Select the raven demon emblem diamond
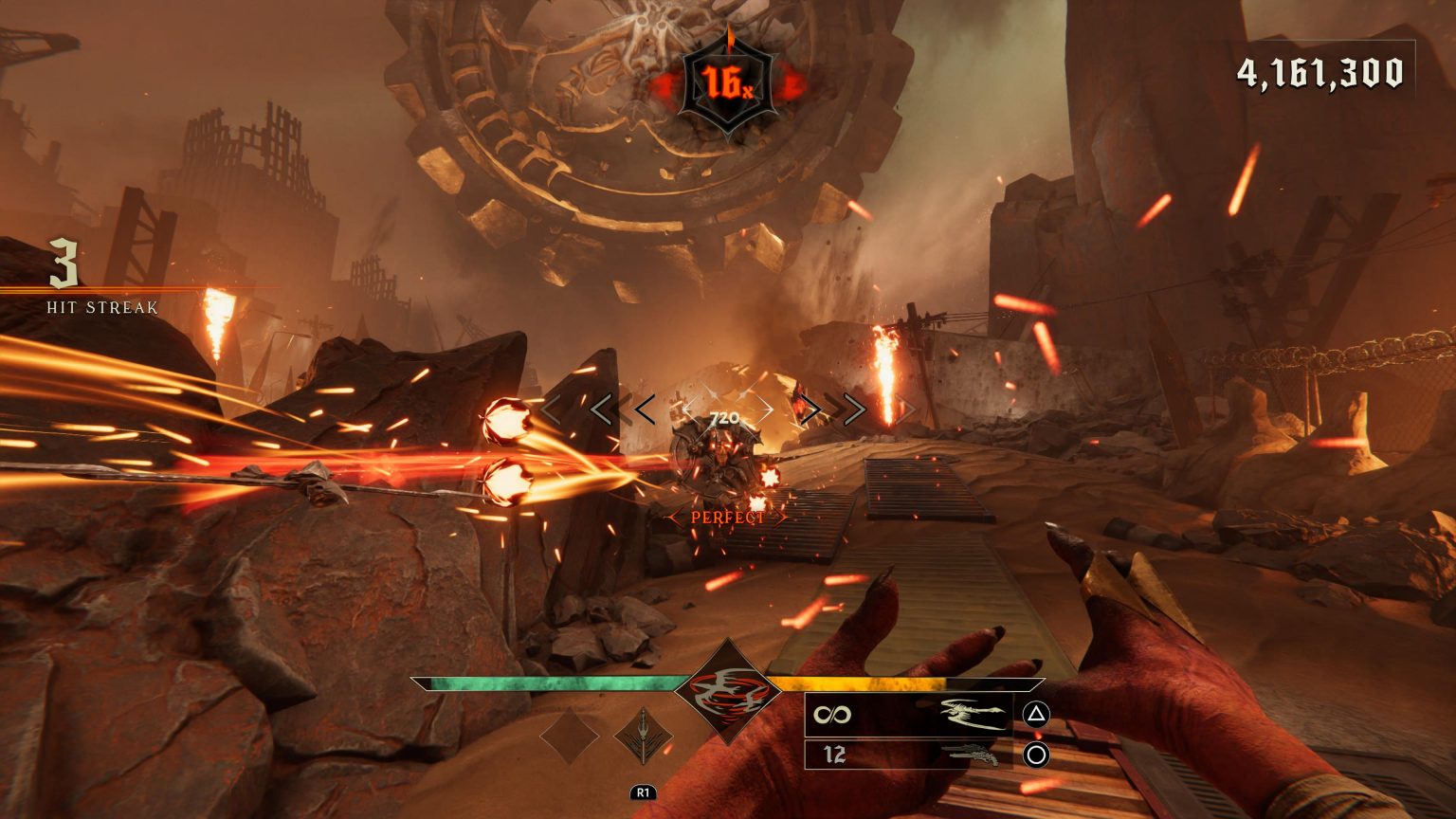Screen dimensions: 1456x819 pyautogui.click(x=727, y=693)
